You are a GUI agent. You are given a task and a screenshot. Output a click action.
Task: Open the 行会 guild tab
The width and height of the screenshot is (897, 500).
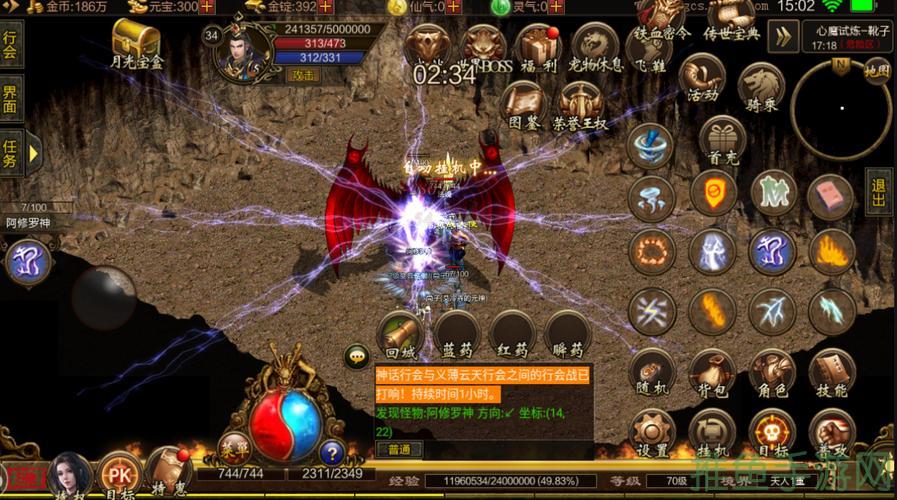(12, 46)
